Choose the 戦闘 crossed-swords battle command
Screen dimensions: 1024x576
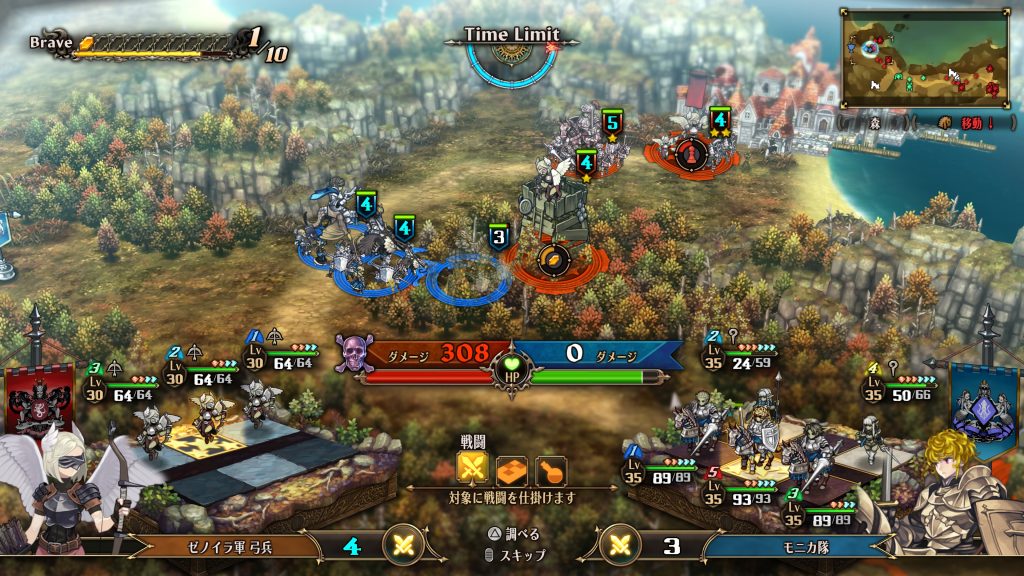pyautogui.click(x=473, y=469)
